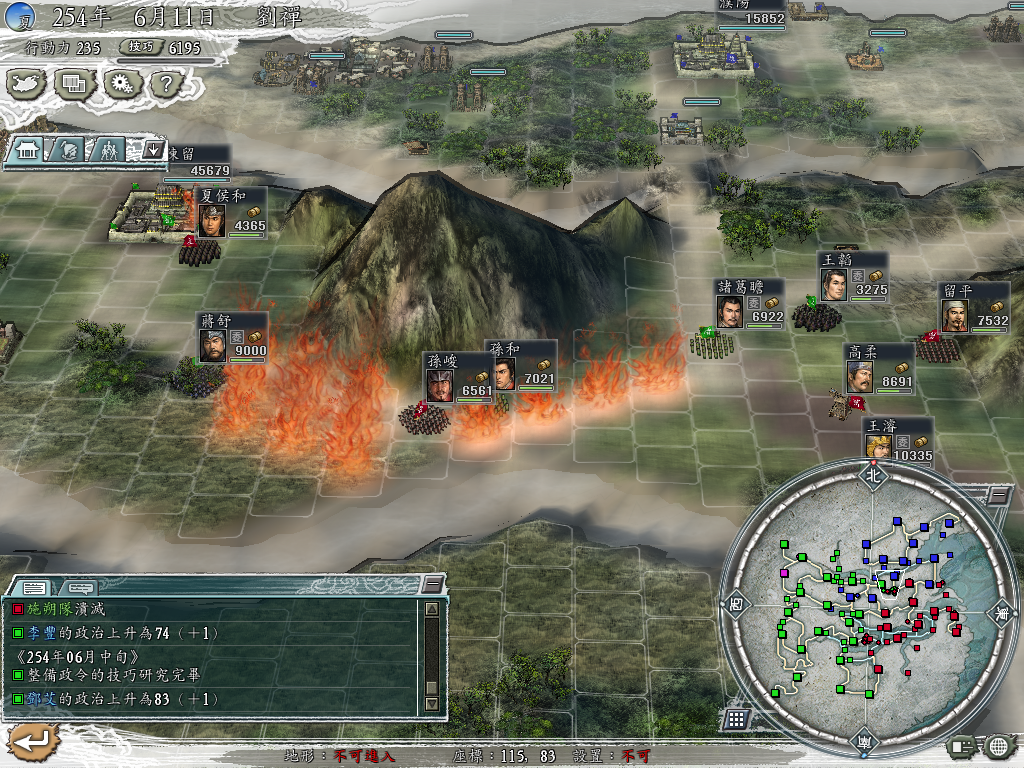Expand the panel with the down arrow
This screenshot has height=768, width=1024.
pos(153,150)
